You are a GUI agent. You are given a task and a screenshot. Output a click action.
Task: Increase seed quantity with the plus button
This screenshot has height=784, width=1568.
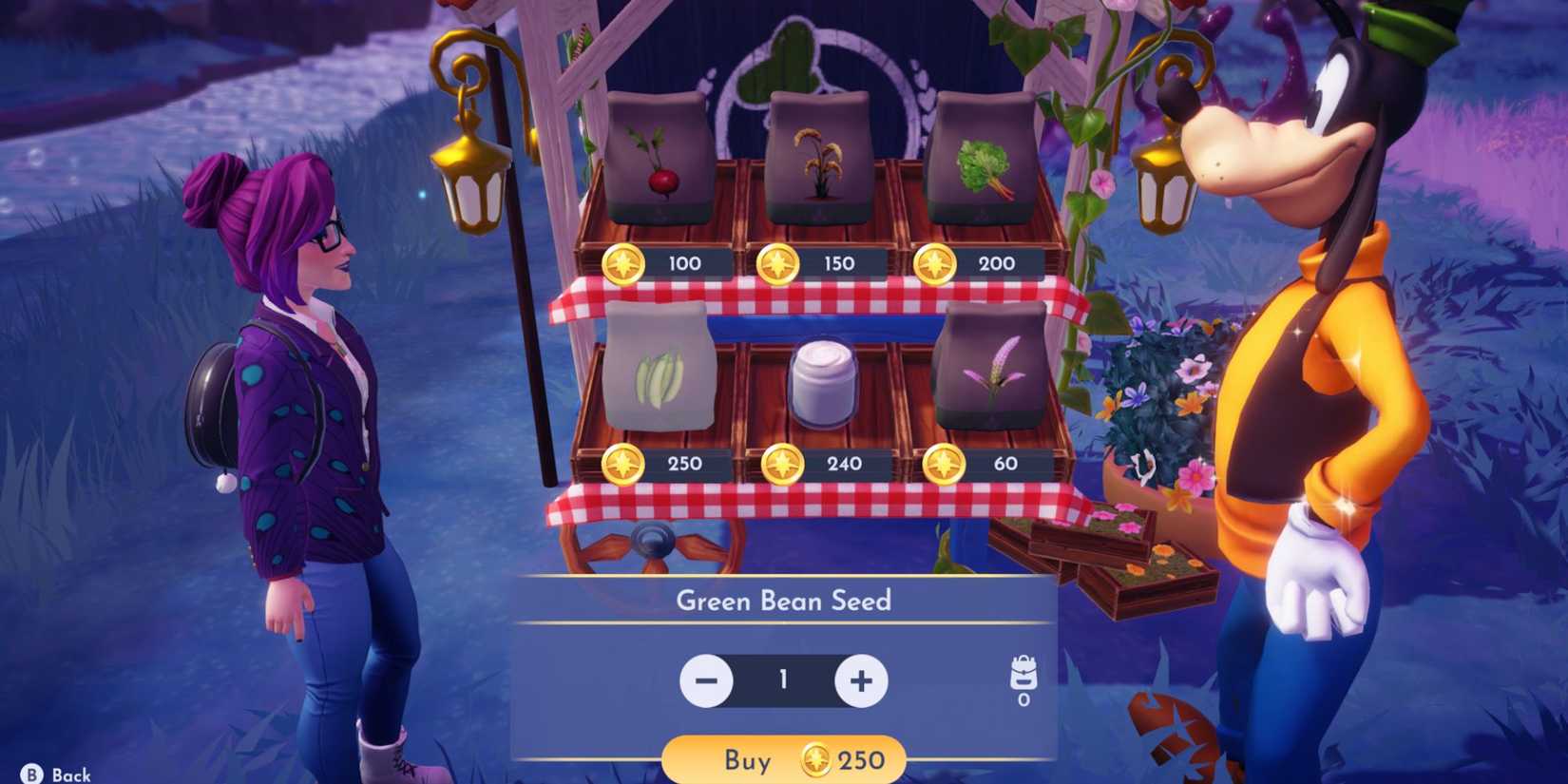click(861, 680)
